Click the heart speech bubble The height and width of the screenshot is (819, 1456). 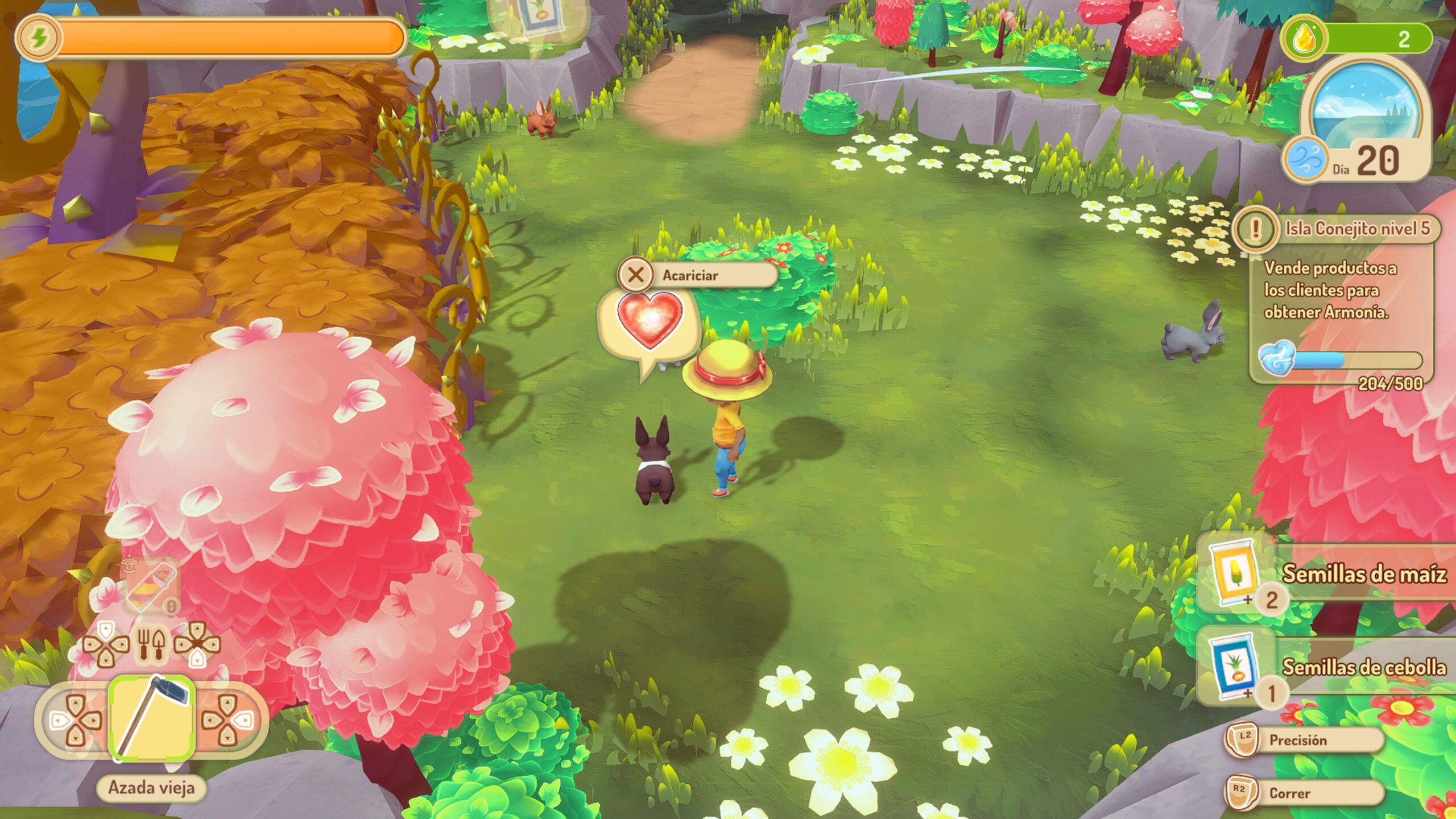(650, 323)
